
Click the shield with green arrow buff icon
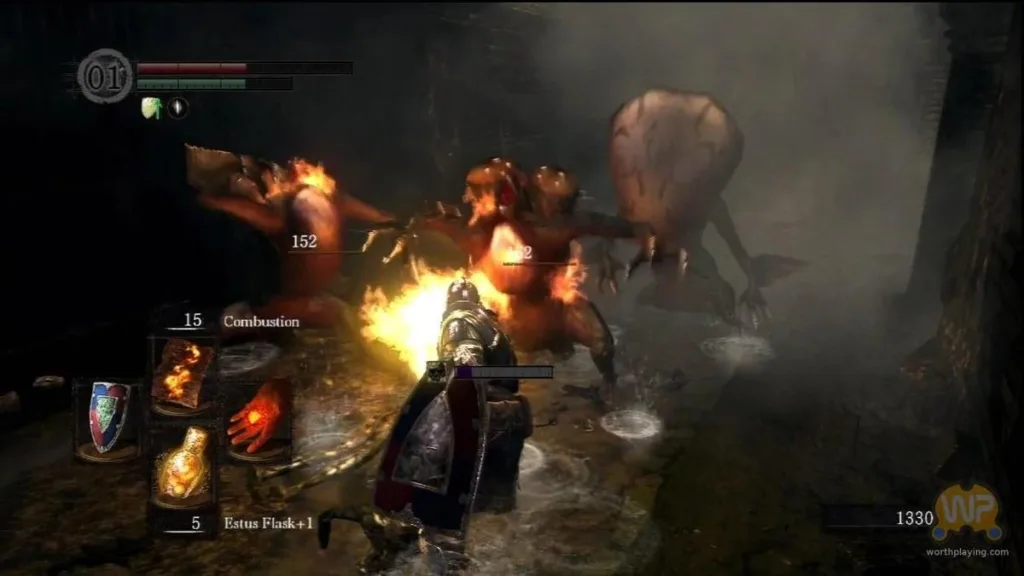[x=151, y=108]
